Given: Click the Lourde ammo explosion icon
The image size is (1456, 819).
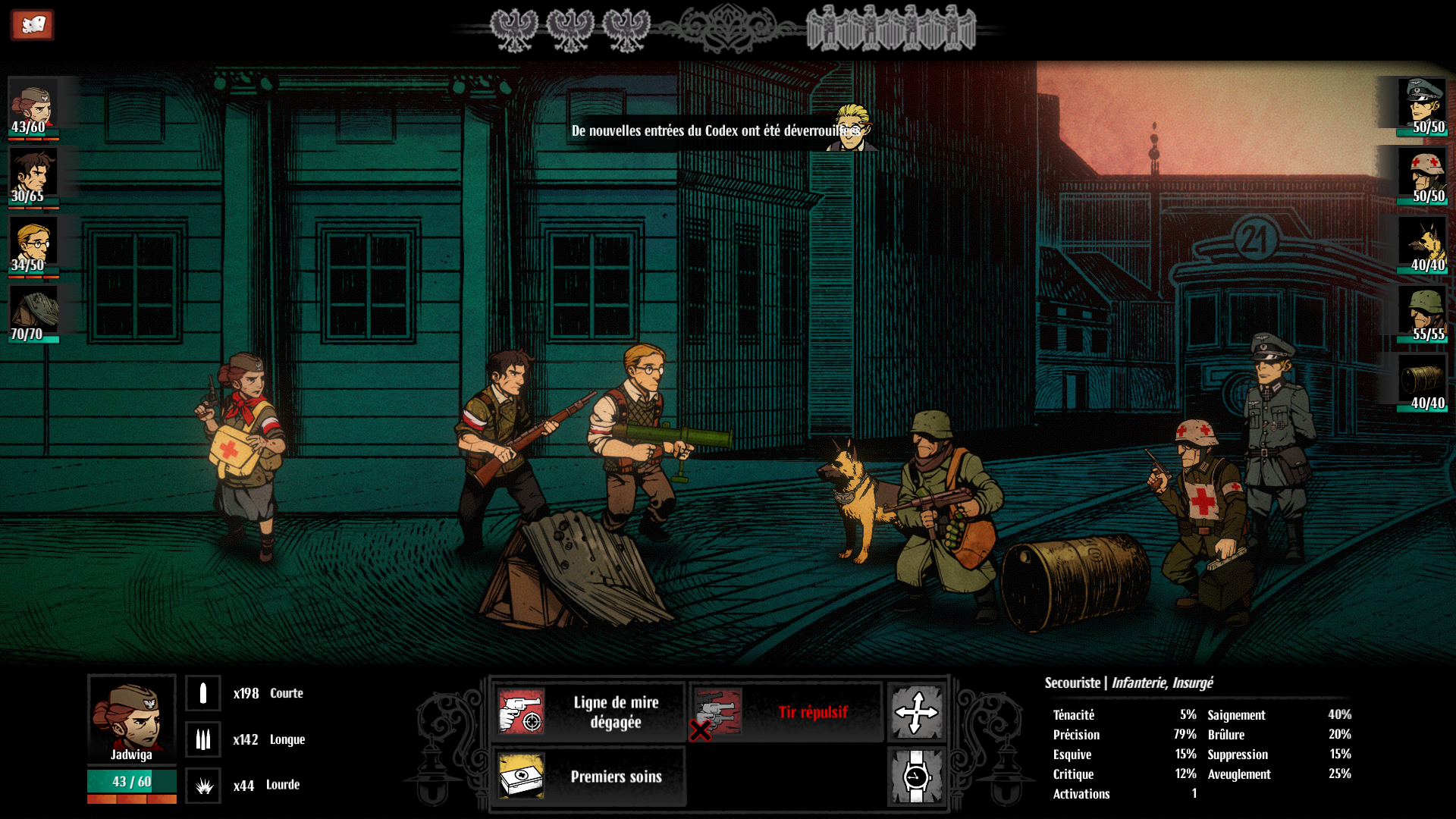Looking at the screenshot, I should click(203, 786).
